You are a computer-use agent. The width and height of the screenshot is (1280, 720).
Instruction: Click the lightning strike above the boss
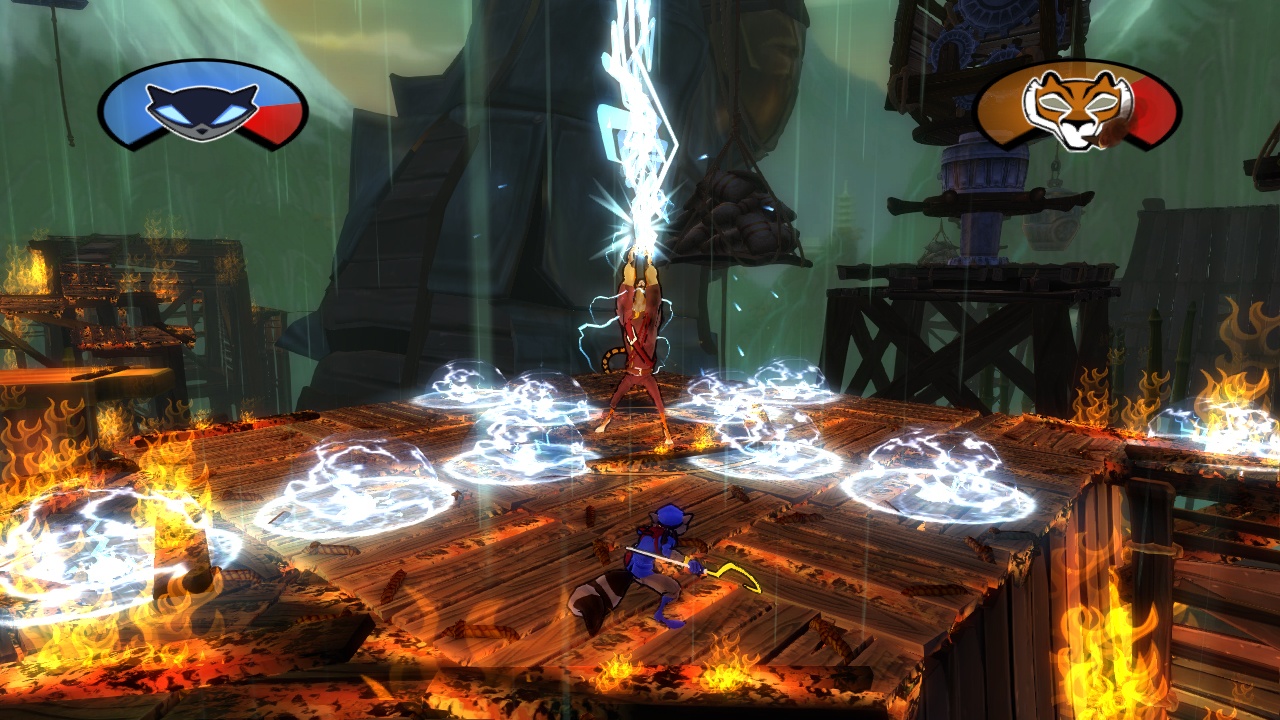pyautogui.click(x=630, y=120)
